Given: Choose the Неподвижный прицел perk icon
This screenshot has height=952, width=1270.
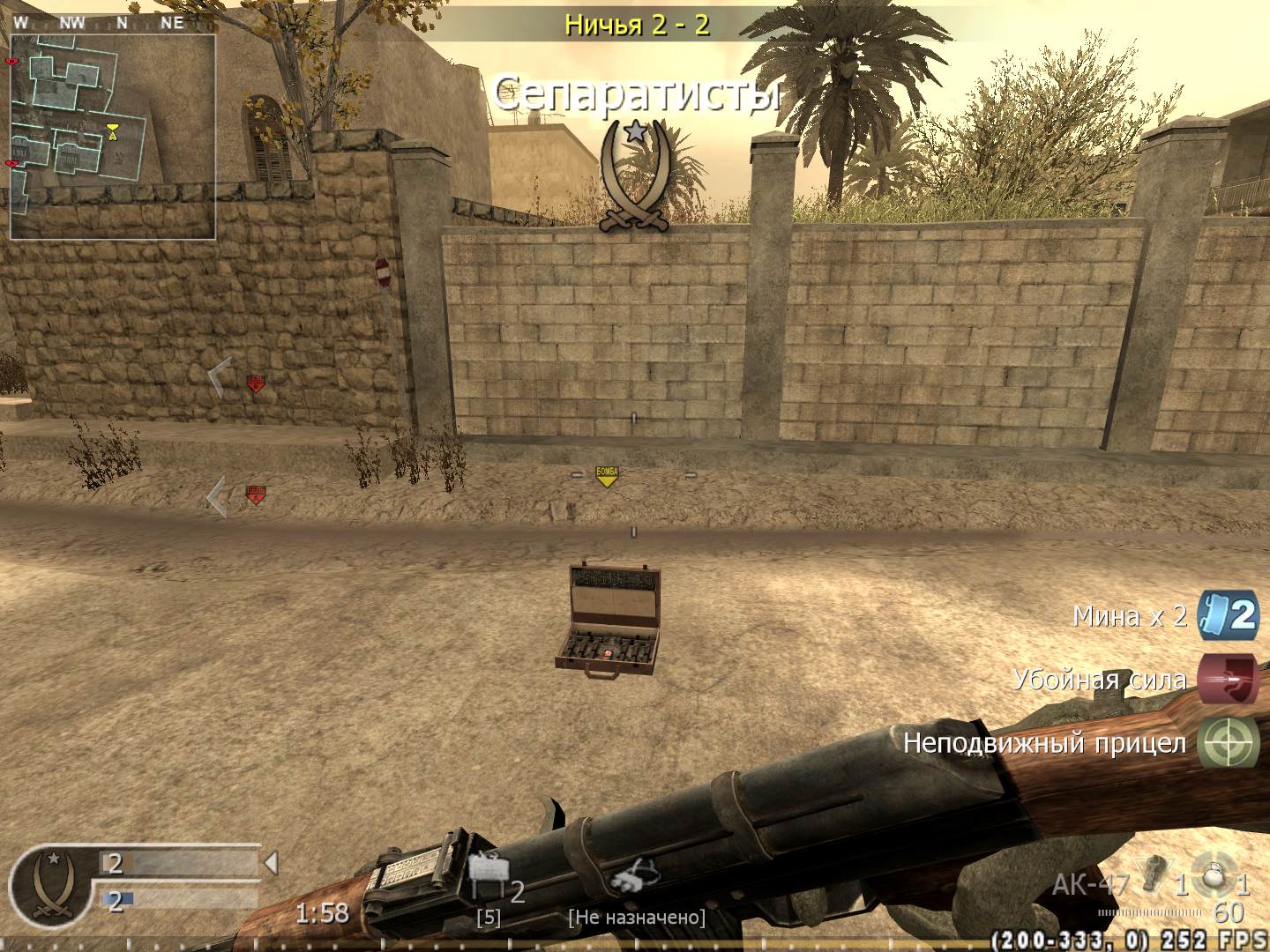Looking at the screenshot, I should tap(1229, 742).
